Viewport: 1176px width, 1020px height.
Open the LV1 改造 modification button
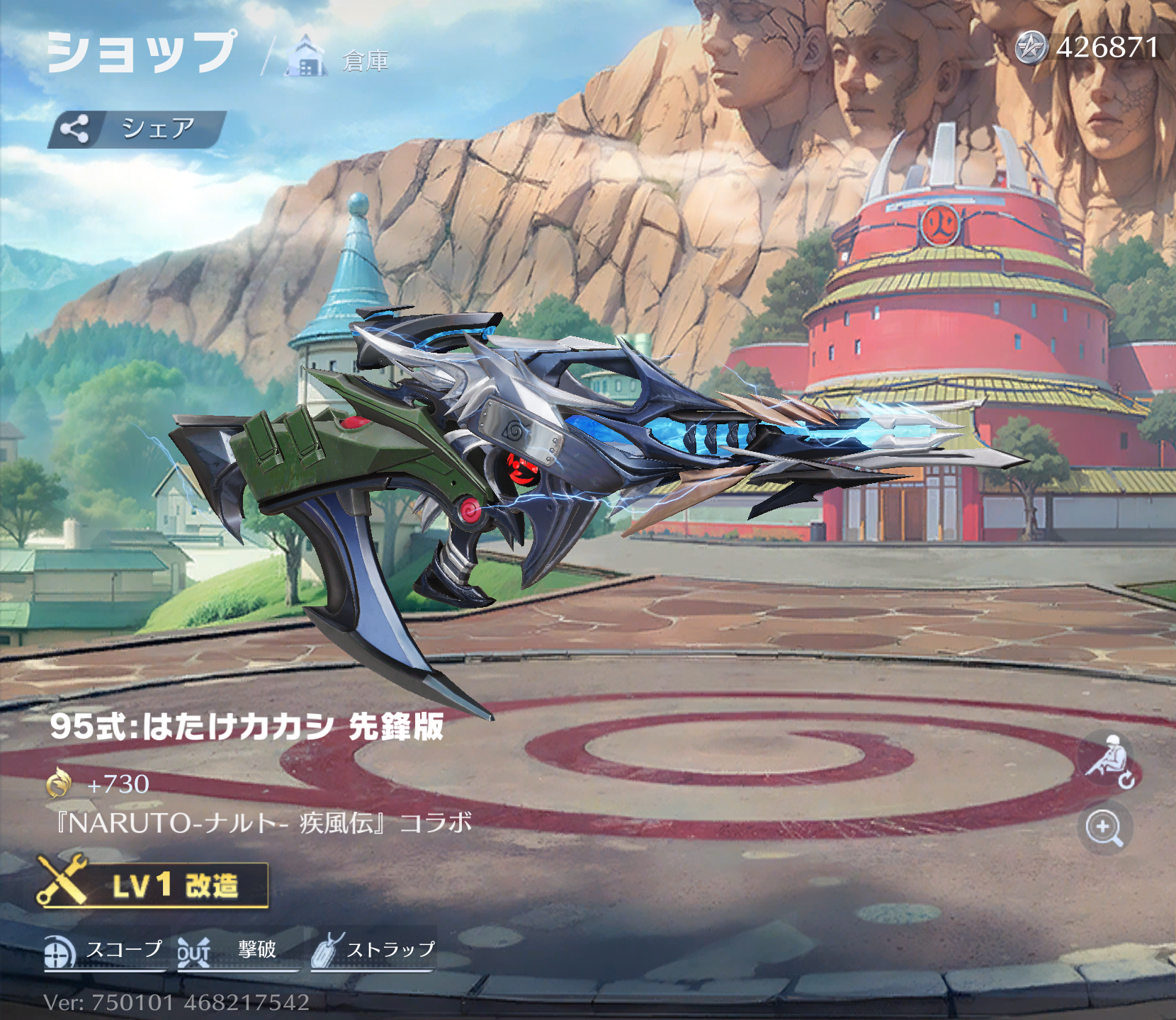(153, 885)
